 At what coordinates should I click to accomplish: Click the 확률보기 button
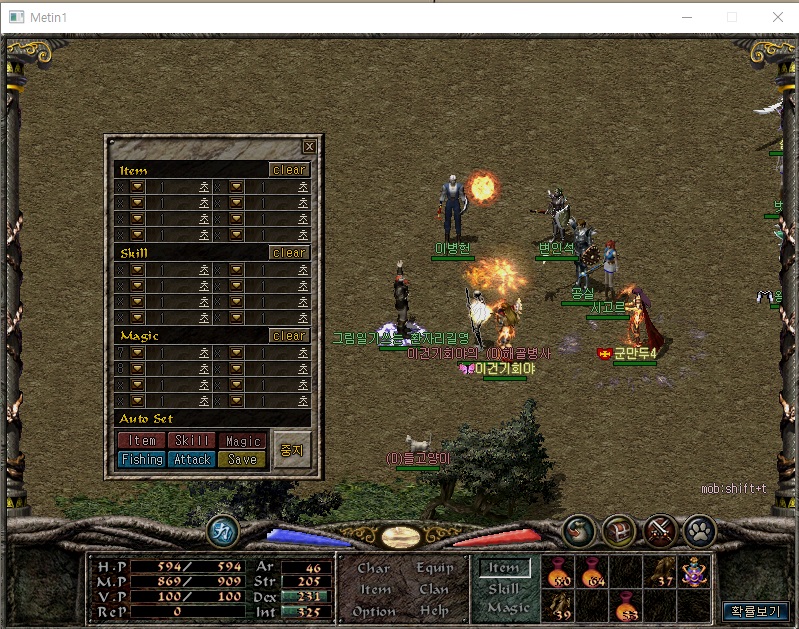click(755, 610)
